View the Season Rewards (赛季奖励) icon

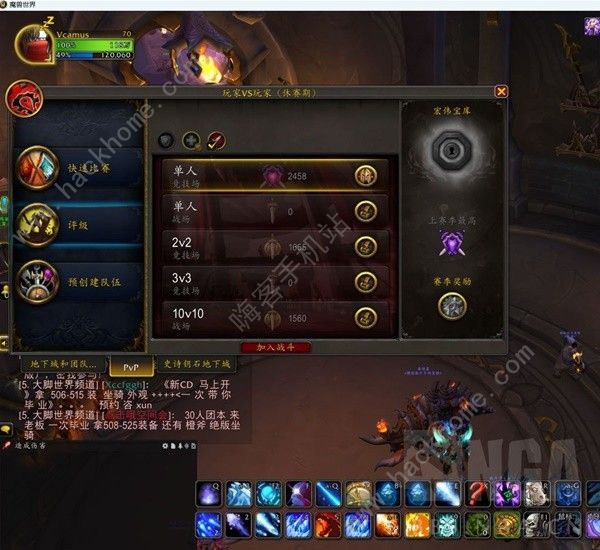click(452, 306)
